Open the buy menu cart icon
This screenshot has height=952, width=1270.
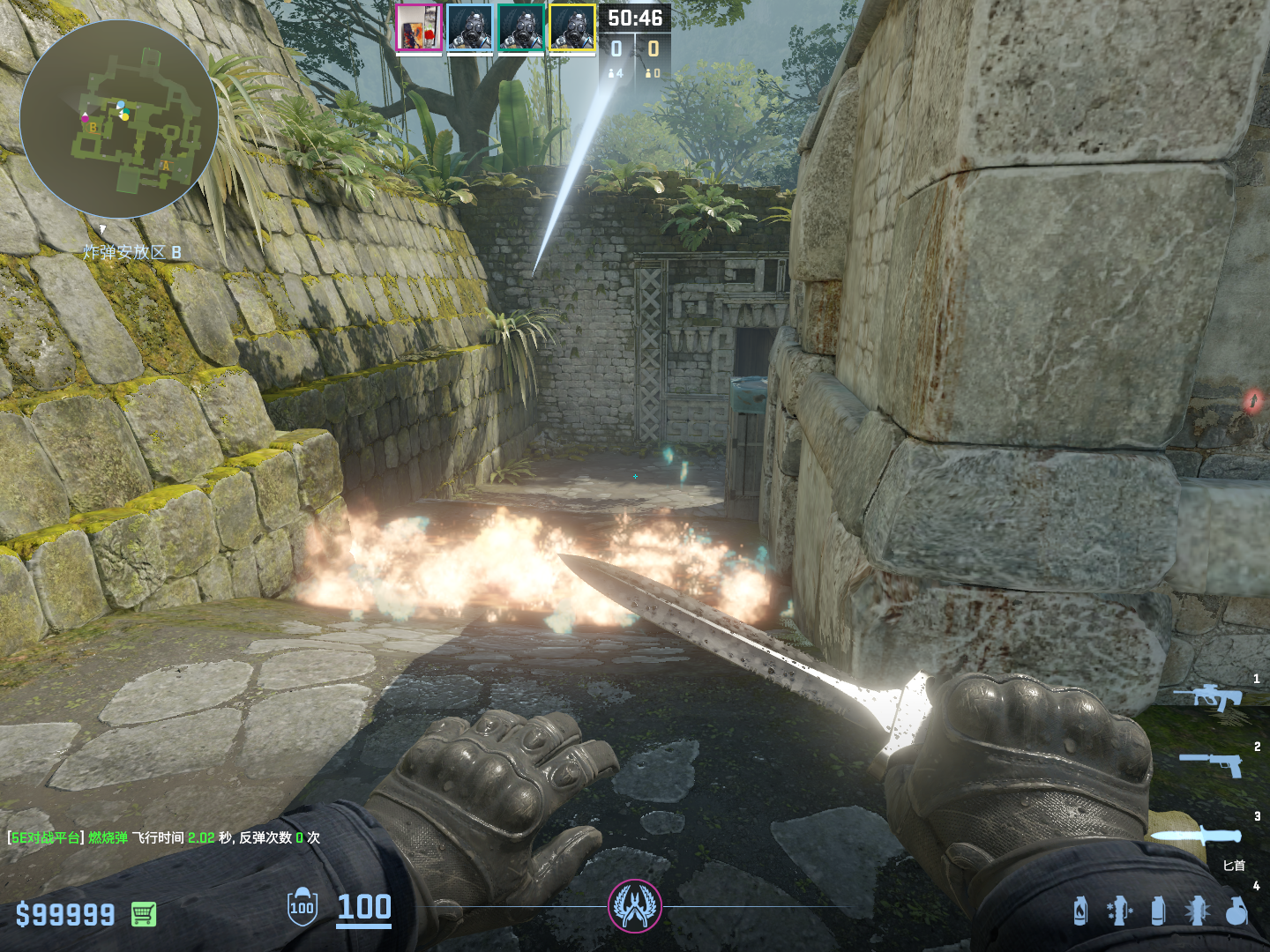[x=144, y=914]
